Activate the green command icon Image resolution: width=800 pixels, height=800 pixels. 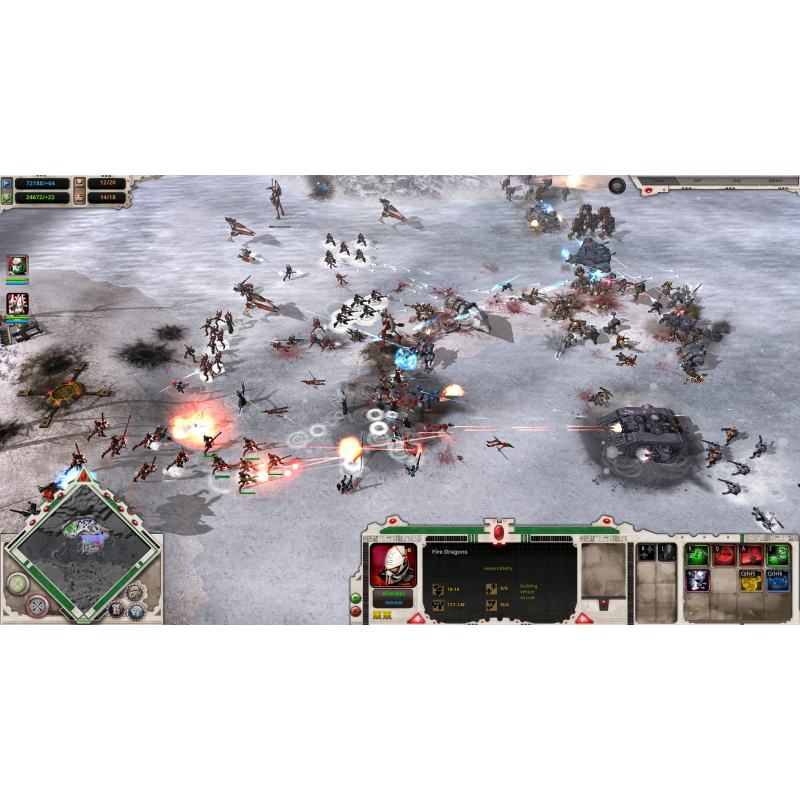click(x=696, y=555)
